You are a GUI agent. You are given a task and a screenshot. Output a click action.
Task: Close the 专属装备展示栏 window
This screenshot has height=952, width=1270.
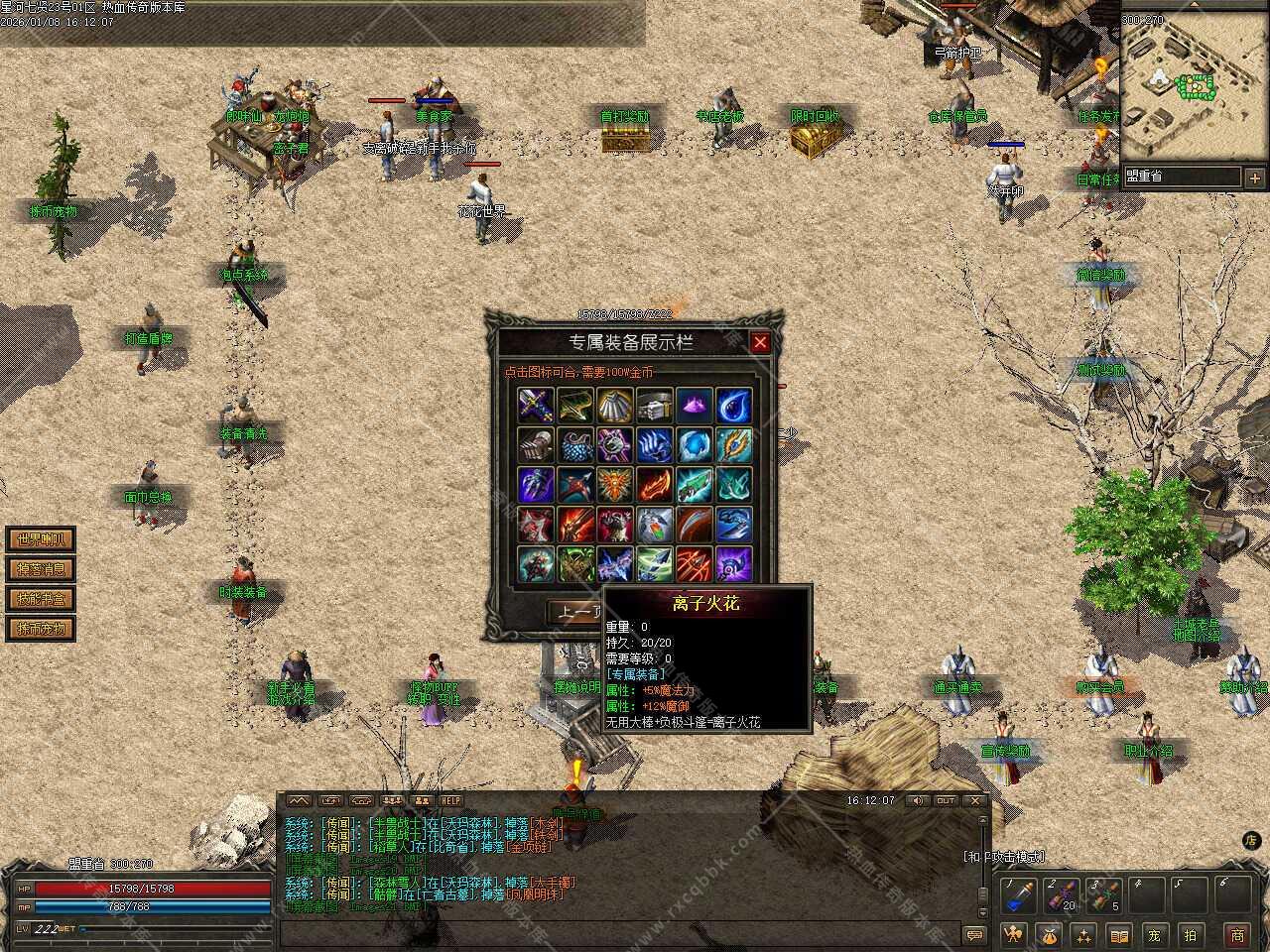[x=760, y=343]
